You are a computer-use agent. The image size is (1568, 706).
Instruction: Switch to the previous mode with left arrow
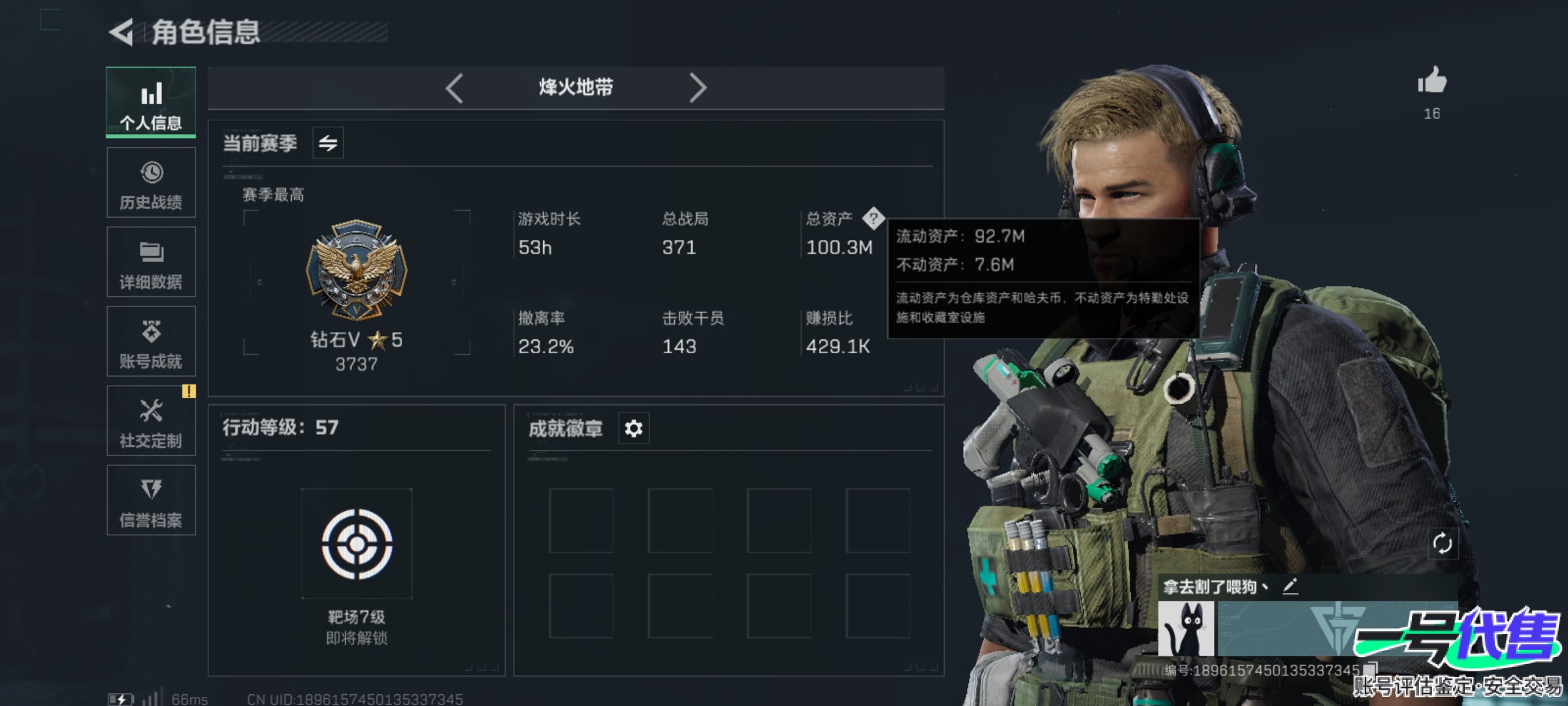455,88
